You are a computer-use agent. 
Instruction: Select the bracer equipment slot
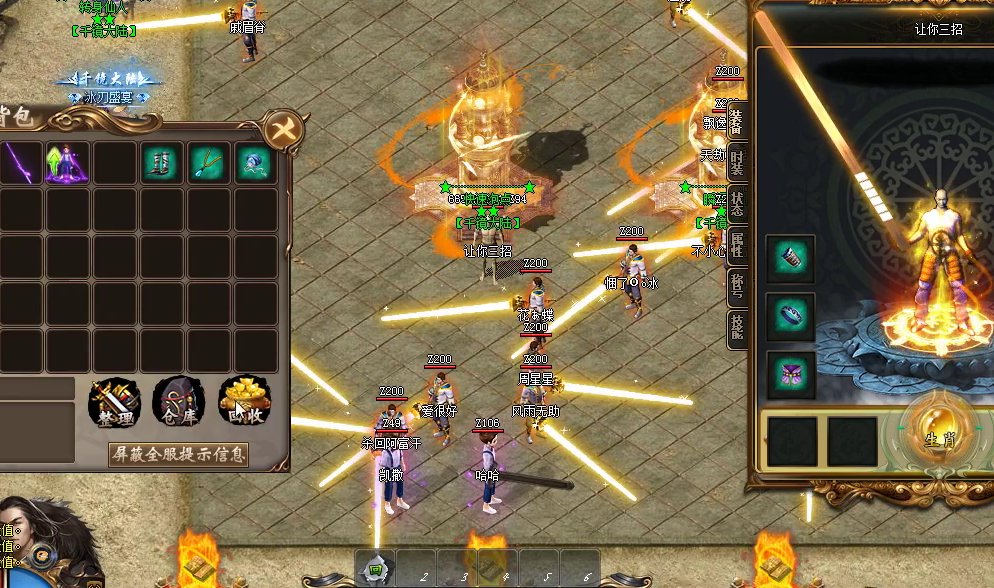[791, 260]
